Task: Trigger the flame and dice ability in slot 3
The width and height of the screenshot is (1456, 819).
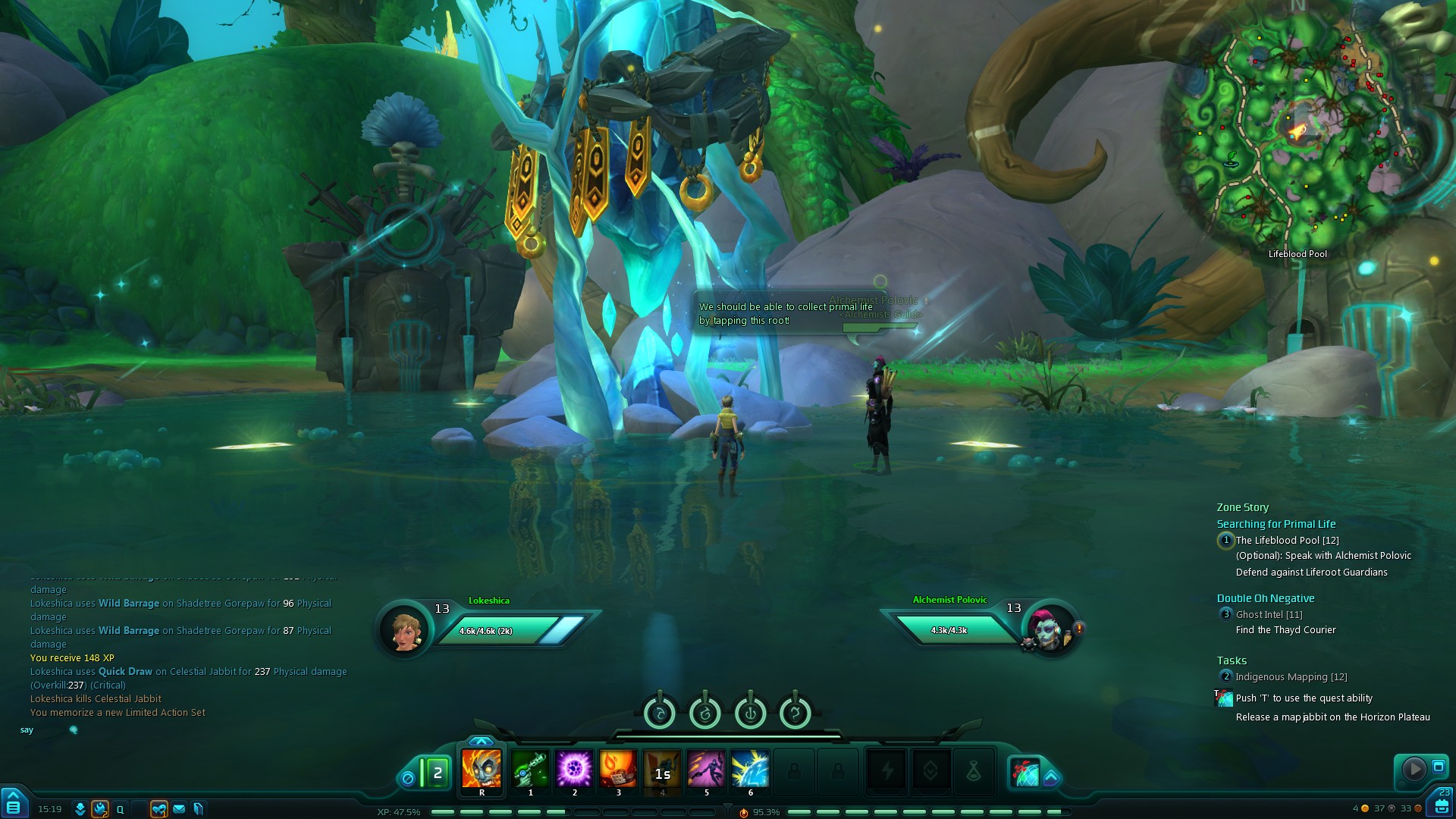Action: tap(618, 769)
